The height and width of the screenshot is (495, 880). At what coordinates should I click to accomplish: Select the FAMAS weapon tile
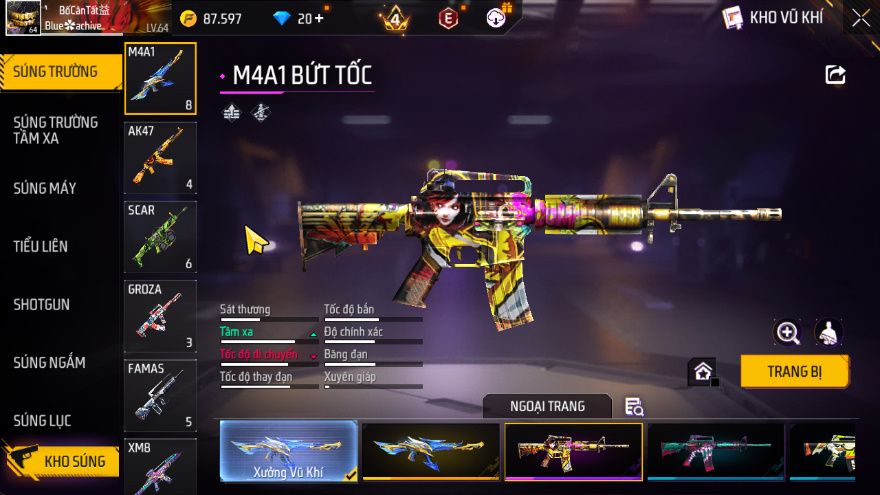[x=160, y=395]
